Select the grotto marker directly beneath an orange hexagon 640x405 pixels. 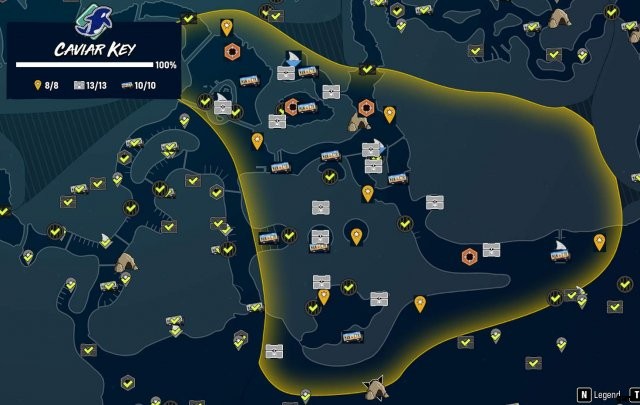(x=358, y=121)
